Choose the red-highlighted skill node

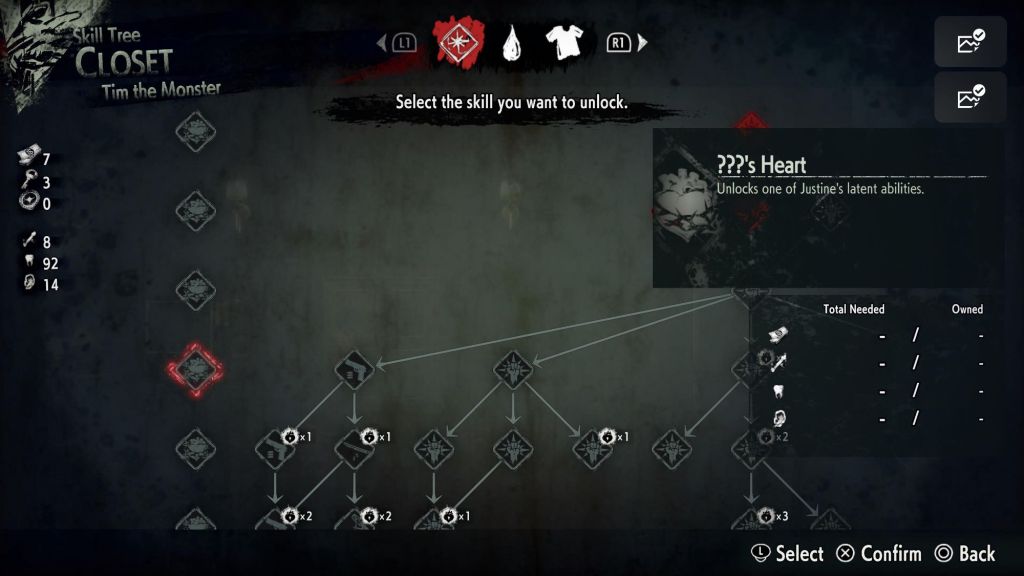pos(195,368)
